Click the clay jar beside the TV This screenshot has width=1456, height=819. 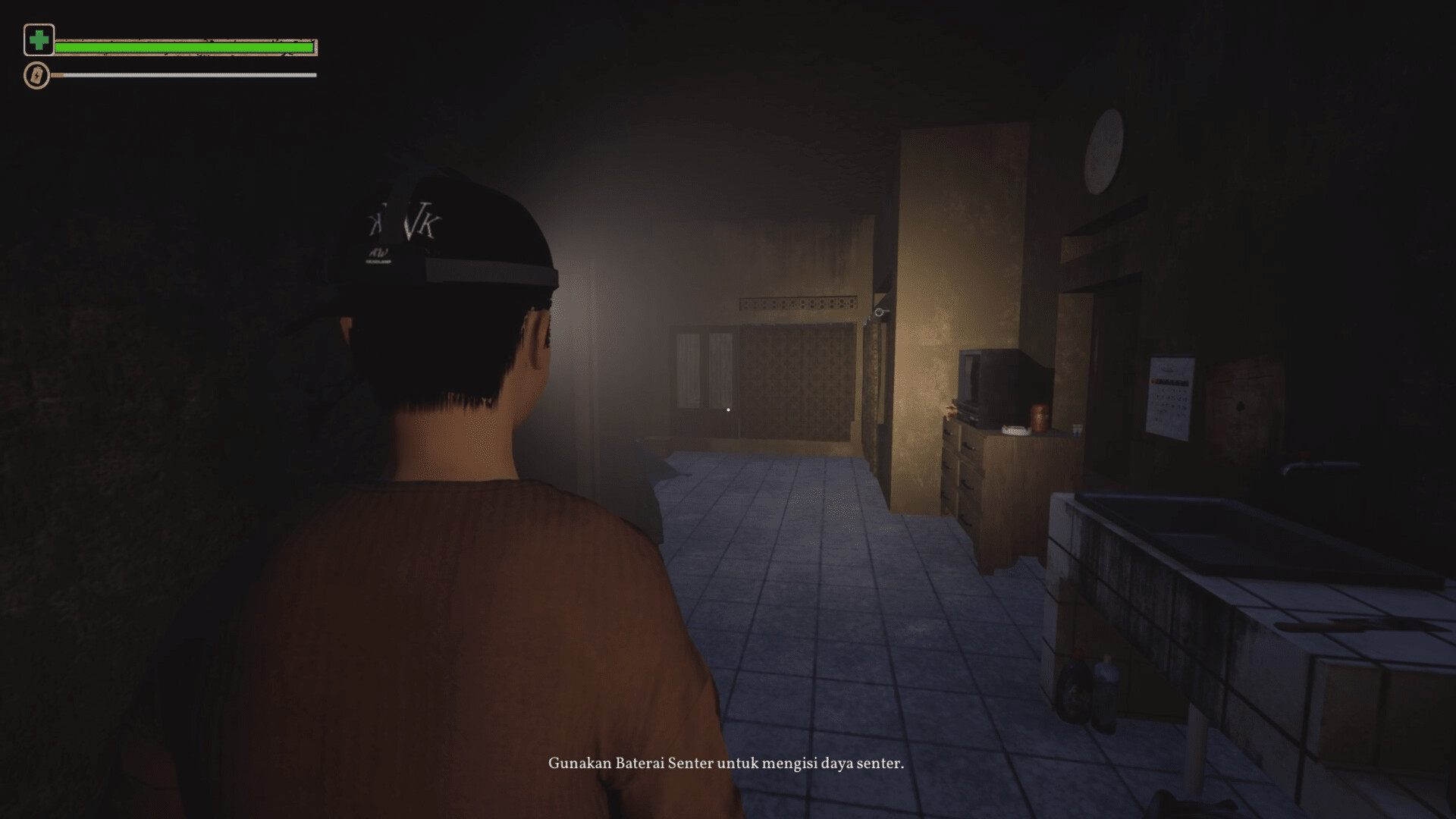1040,417
